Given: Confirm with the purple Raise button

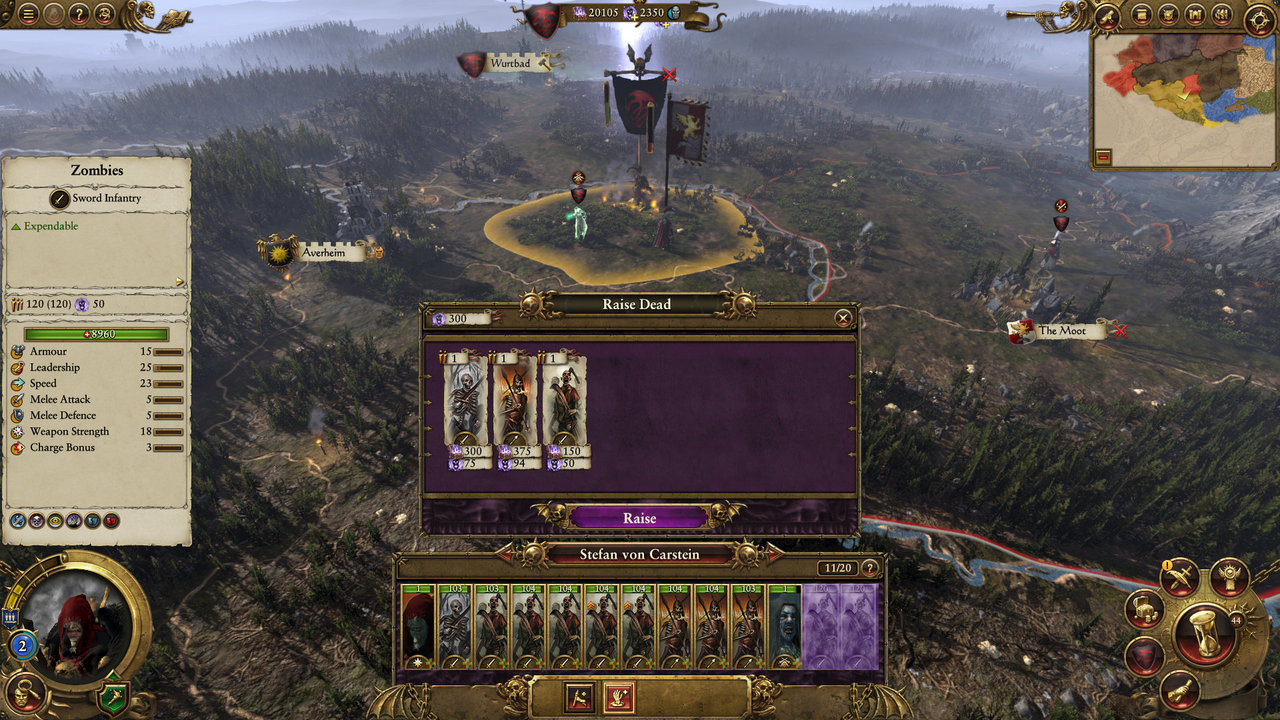Looking at the screenshot, I should click(639, 518).
